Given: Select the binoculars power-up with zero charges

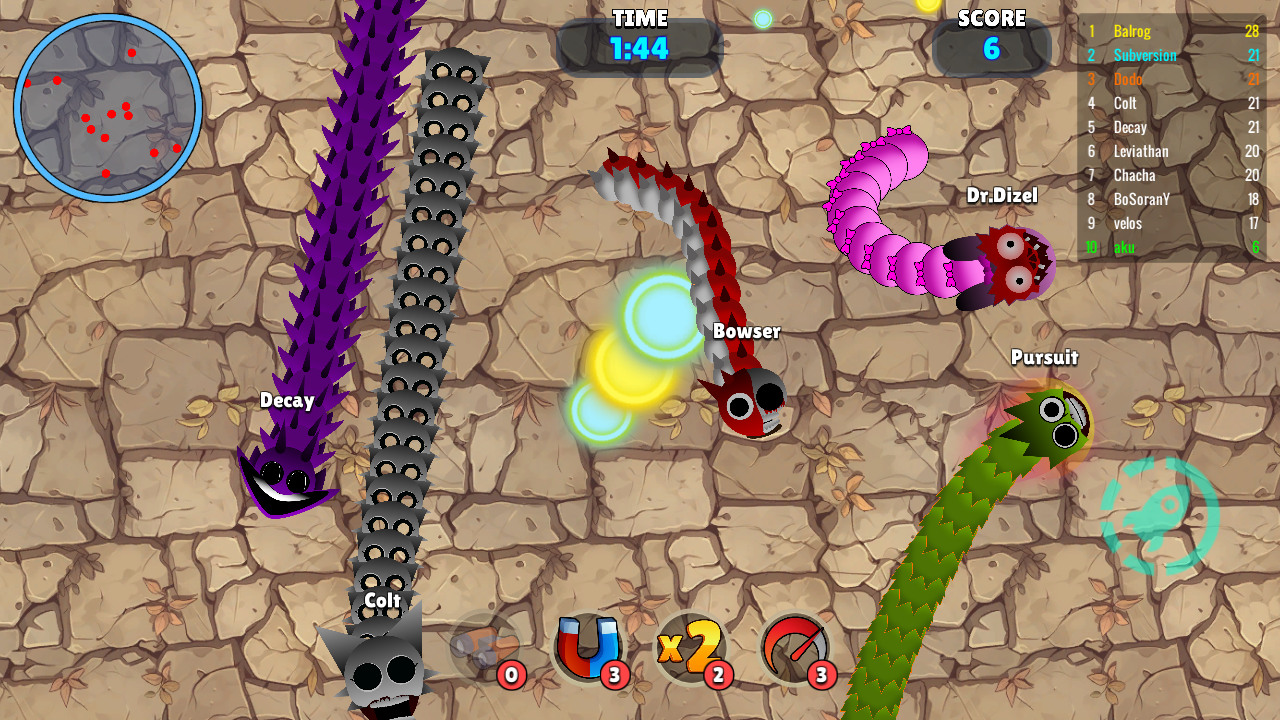Looking at the screenshot, I should 478,650.
